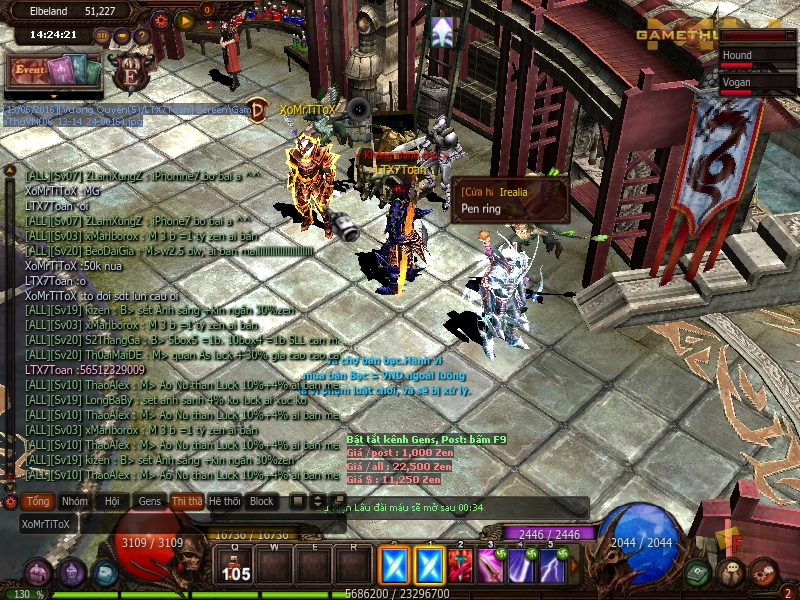This screenshot has height=600, width=800.
Task: Switch to the Tổng chat tab
Action: click(x=39, y=501)
